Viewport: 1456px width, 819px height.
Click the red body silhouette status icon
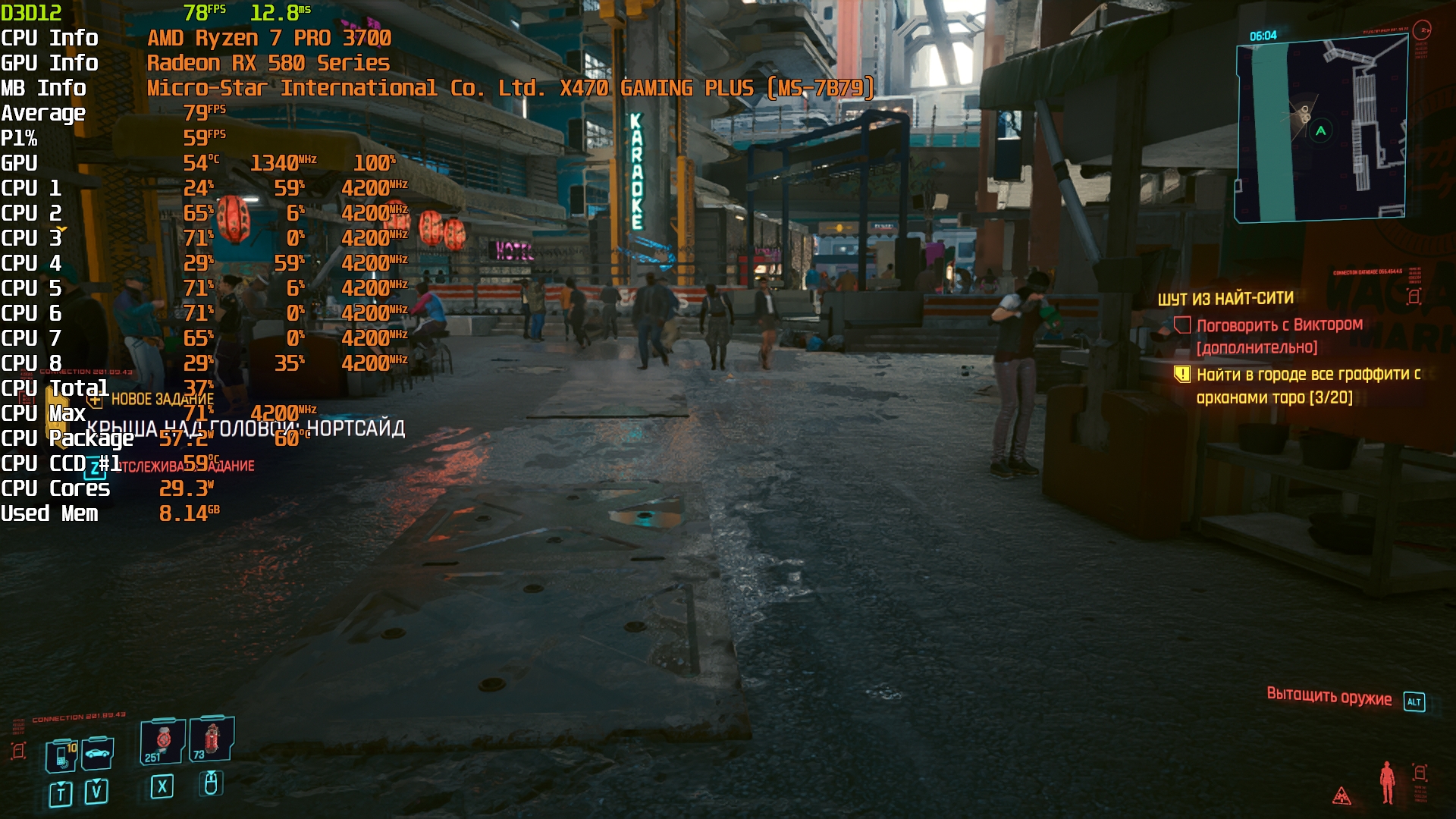tap(1387, 782)
